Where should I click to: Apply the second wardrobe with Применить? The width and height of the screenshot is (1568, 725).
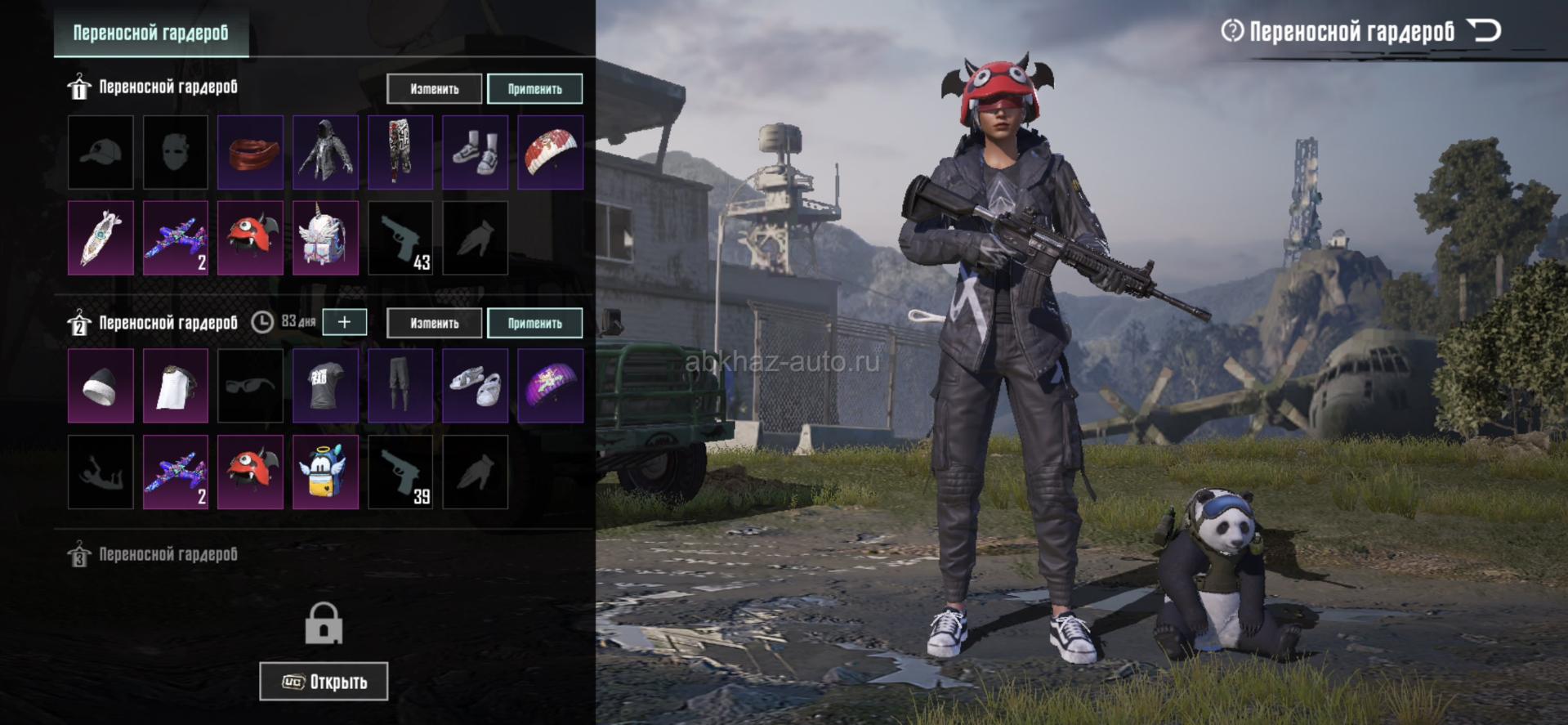tap(534, 323)
